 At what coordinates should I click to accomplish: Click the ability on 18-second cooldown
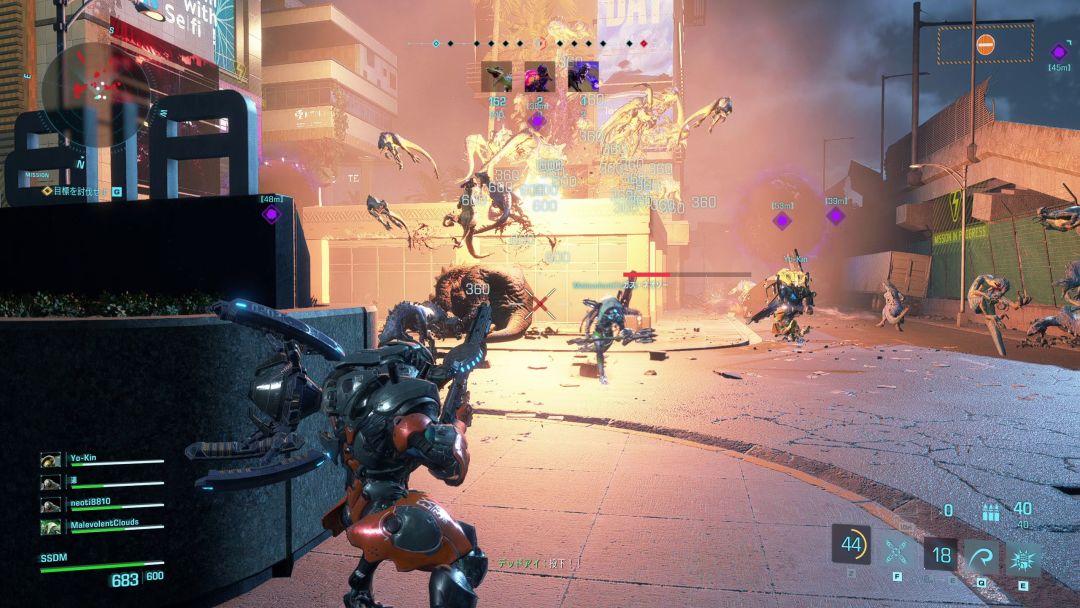point(940,554)
